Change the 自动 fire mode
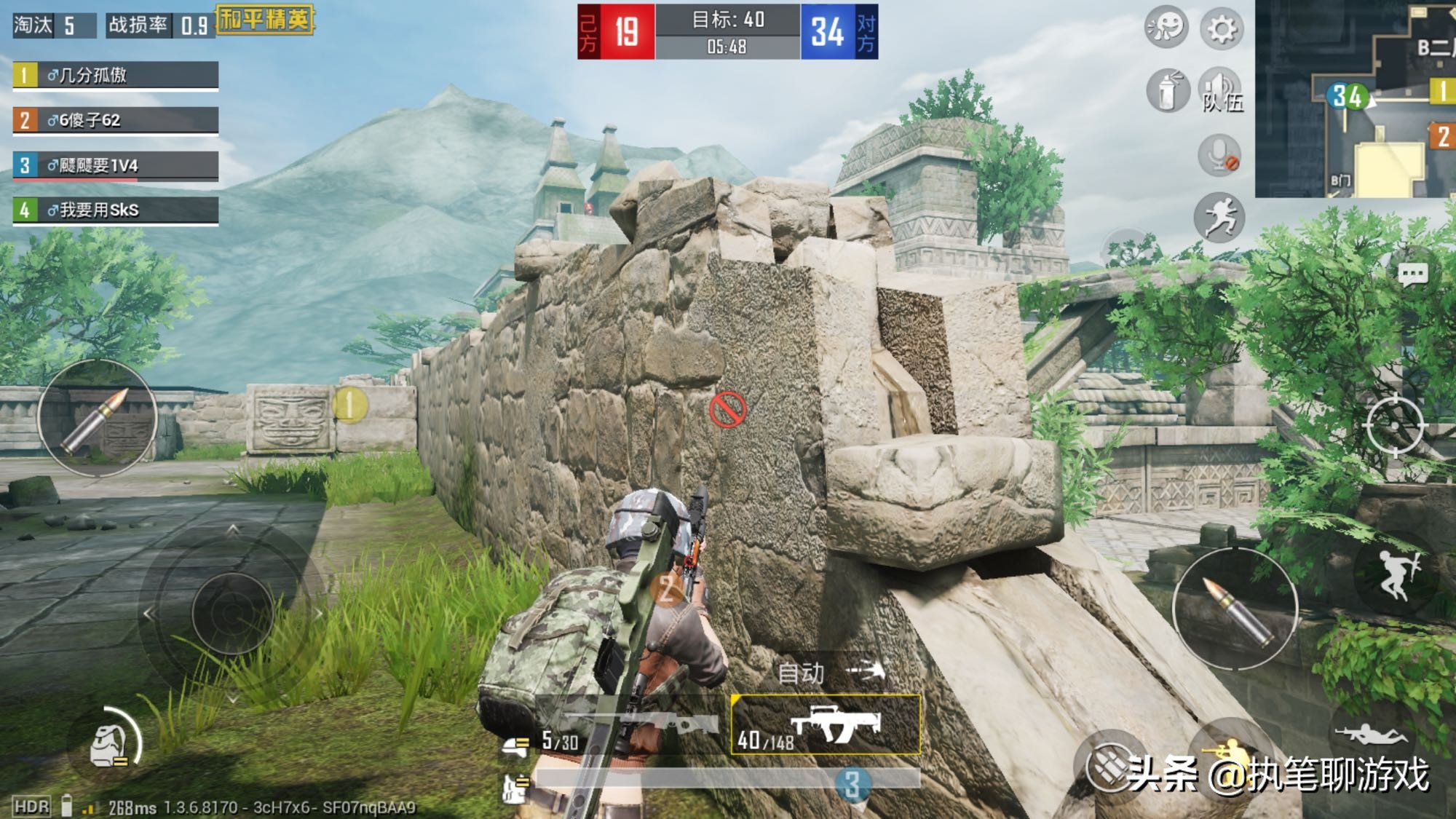Image resolution: width=1456 pixels, height=819 pixels. [829, 672]
